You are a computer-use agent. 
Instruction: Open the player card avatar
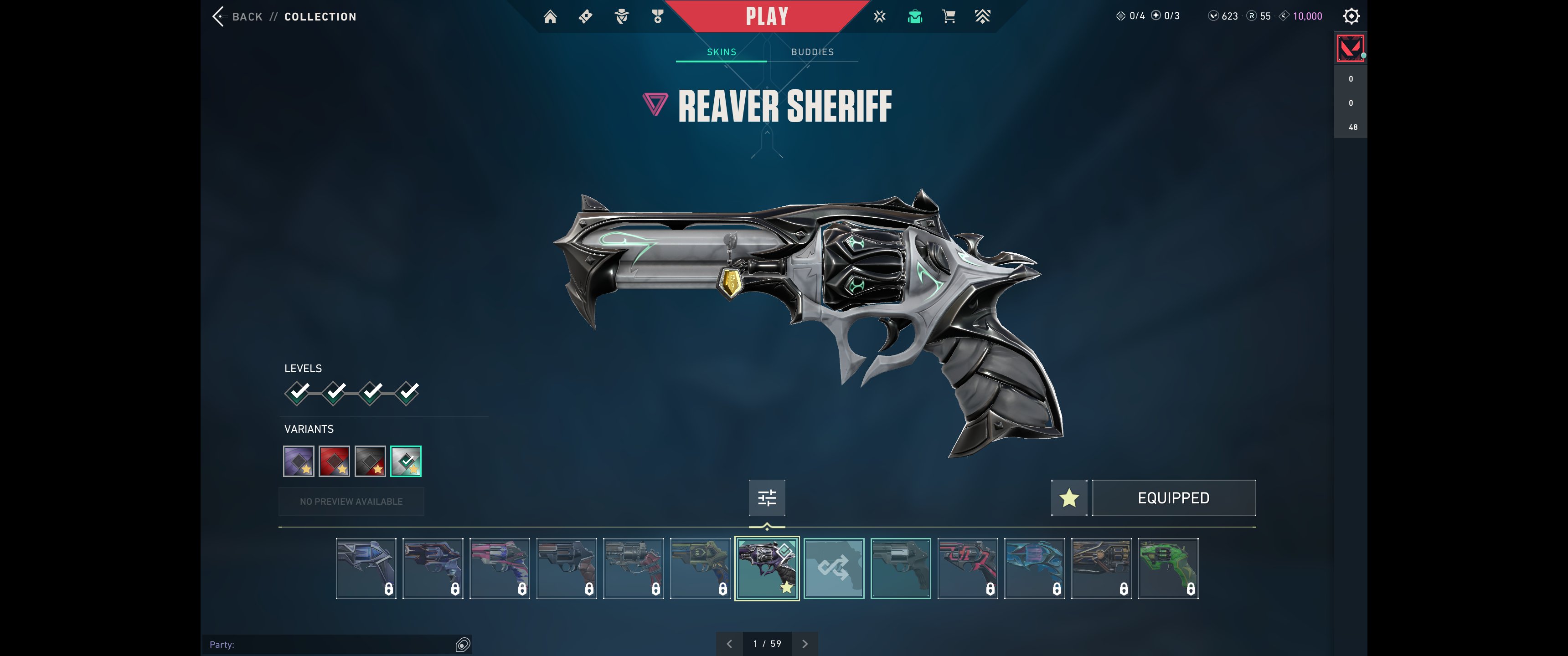click(x=1350, y=48)
